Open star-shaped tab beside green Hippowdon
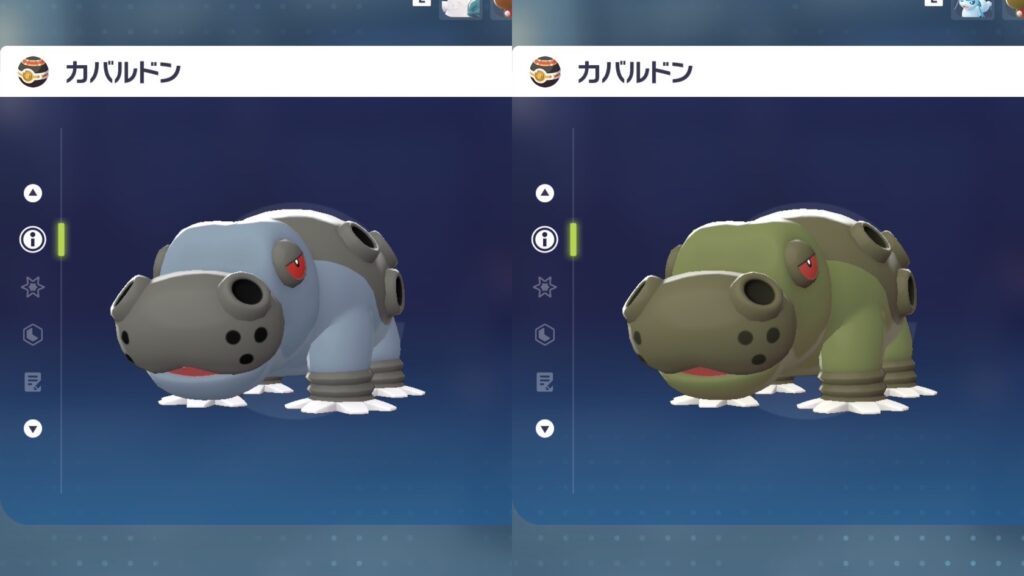The width and height of the screenshot is (1024, 576). click(x=545, y=287)
